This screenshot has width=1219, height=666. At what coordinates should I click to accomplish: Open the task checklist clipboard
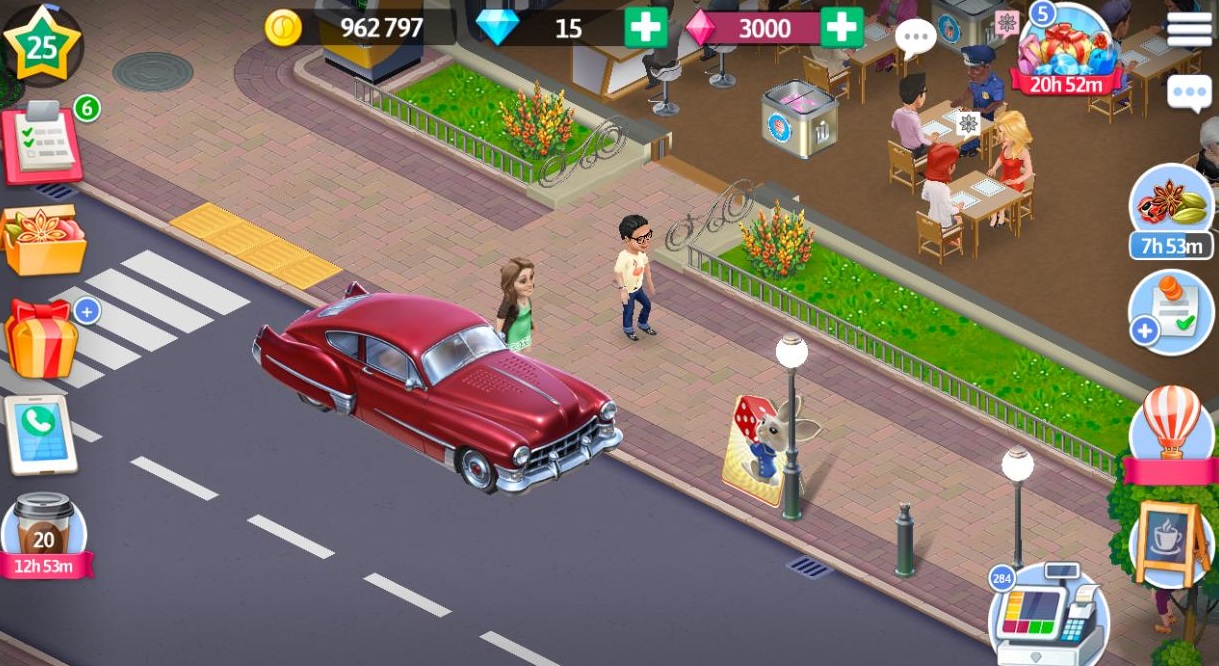[43, 144]
